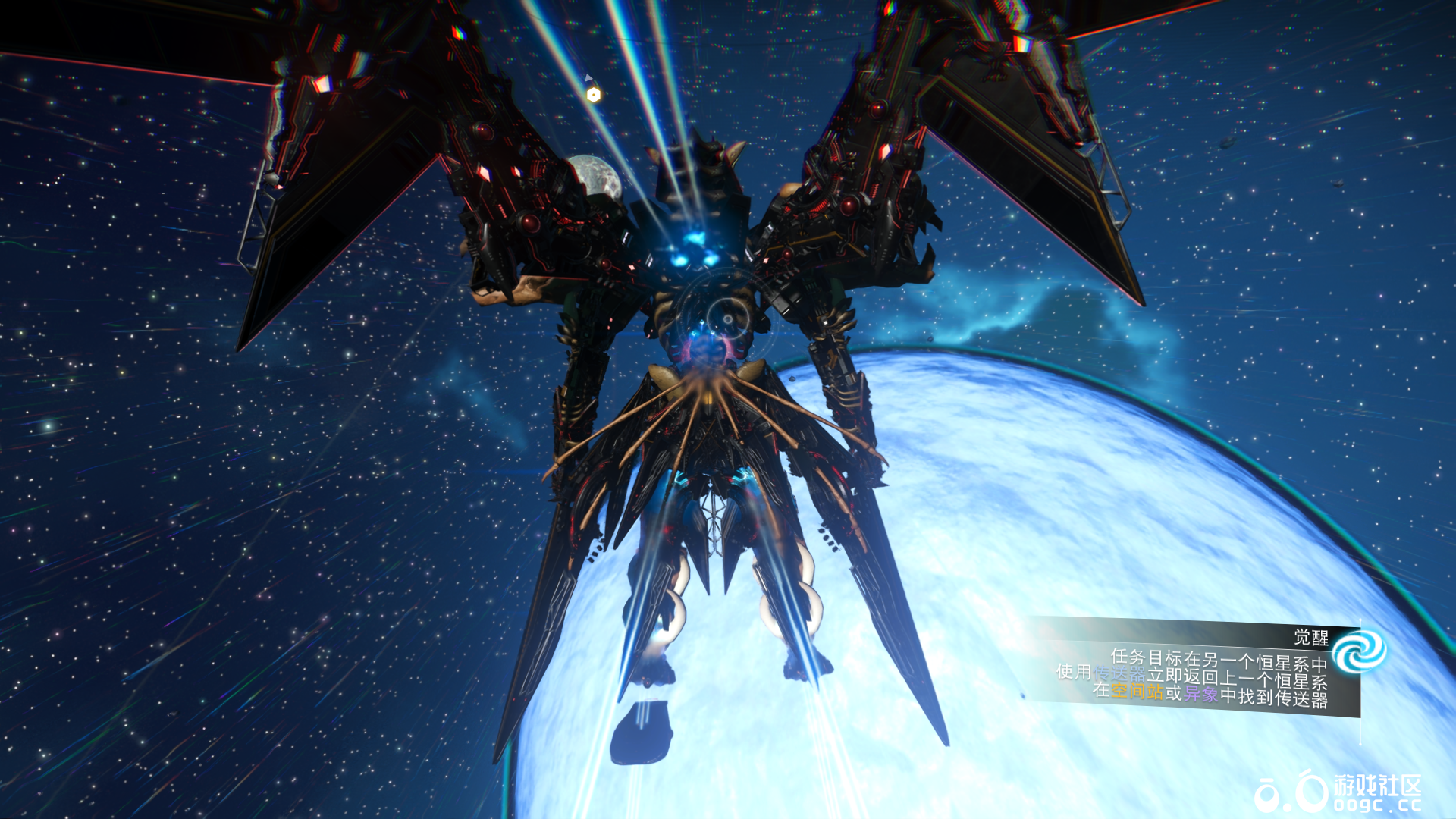Select the blue swirl mission icon
Image resolution: width=1456 pixels, height=819 pixels.
pyautogui.click(x=1359, y=652)
